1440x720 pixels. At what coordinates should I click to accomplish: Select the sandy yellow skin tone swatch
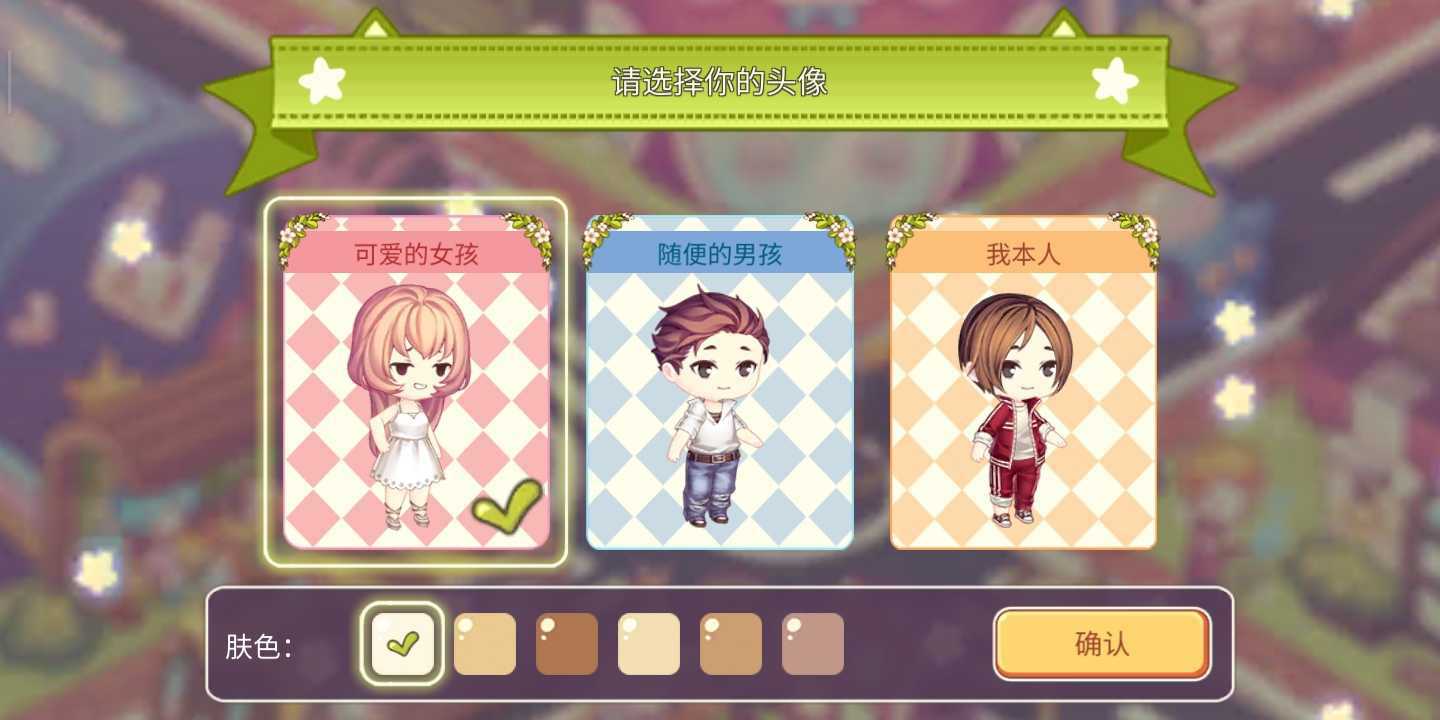[x=484, y=644]
